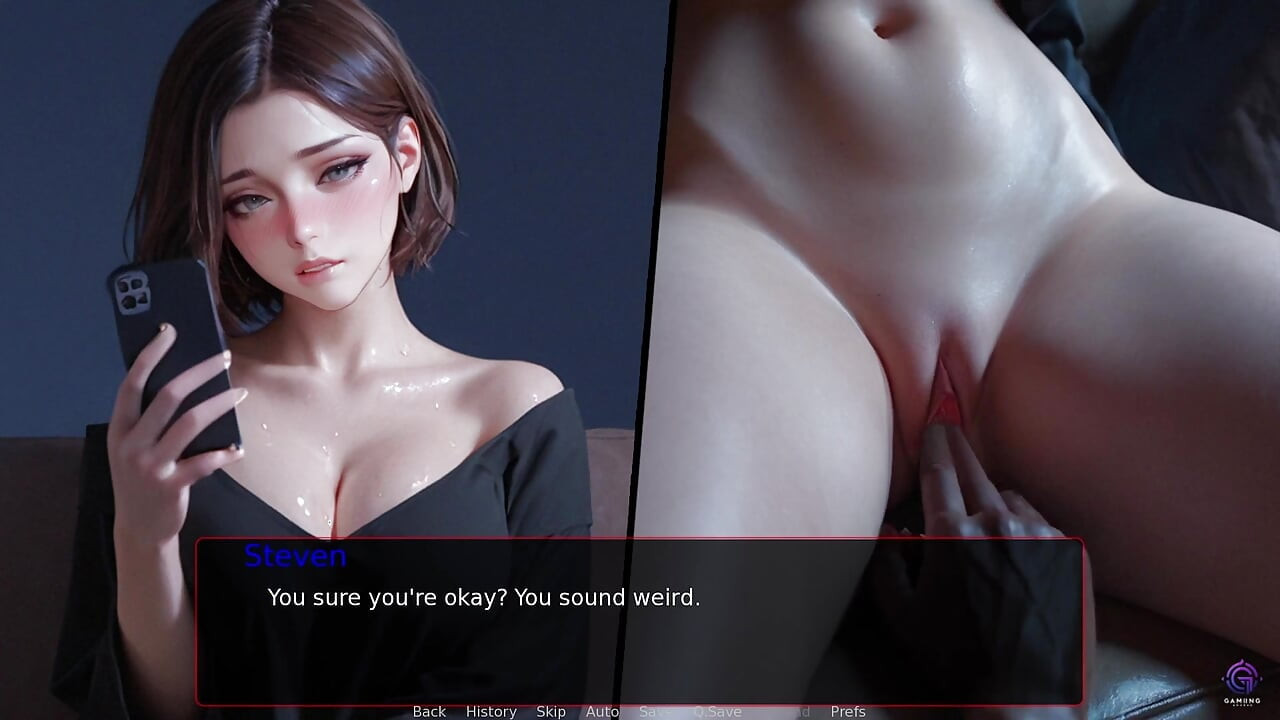This screenshot has width=1280, height=720.
Task: Open the dialogue History log
Action: click(491, 711)
